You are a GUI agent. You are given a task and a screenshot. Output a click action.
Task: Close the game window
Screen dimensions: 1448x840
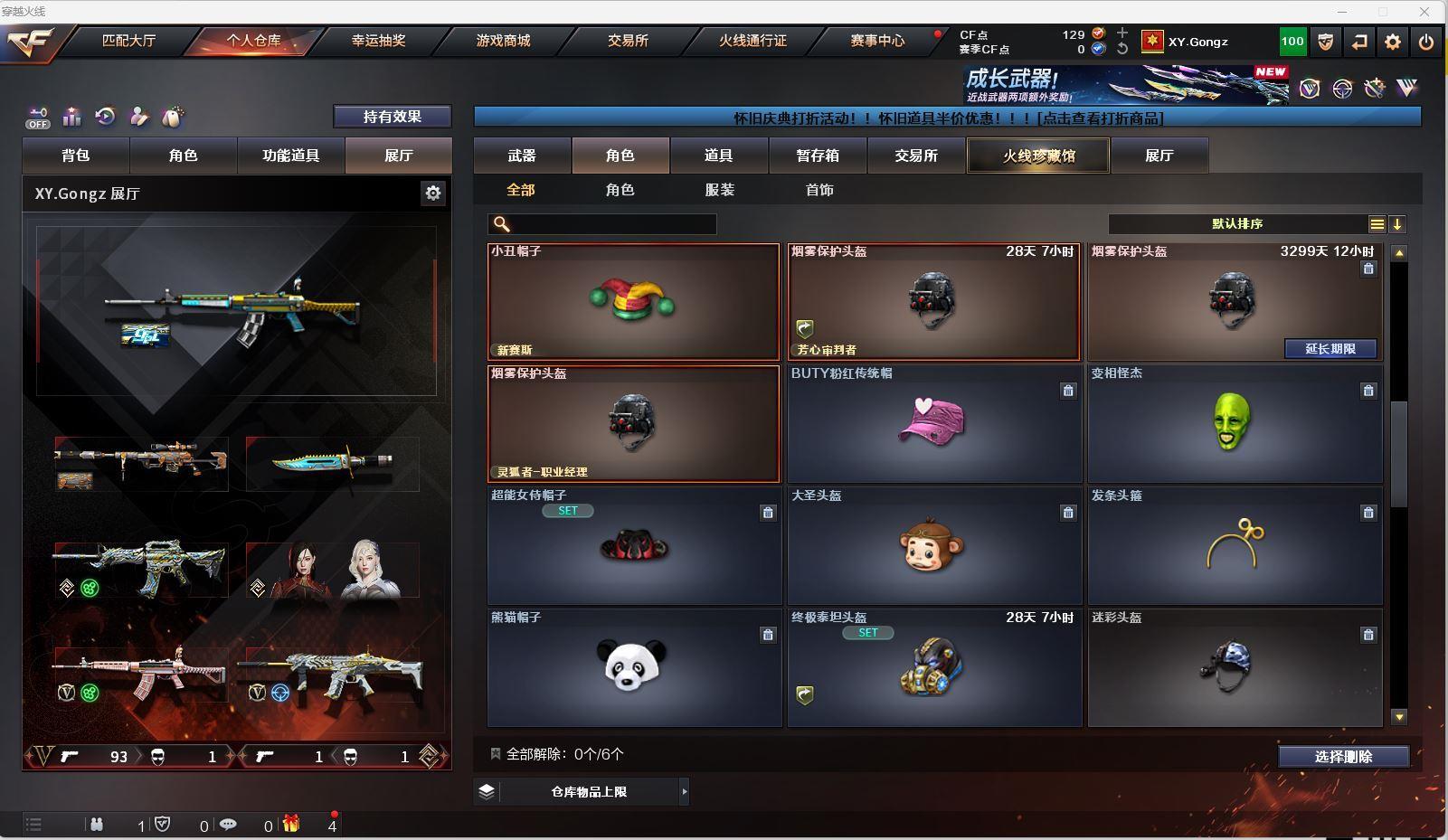[x=1424, y=12]
